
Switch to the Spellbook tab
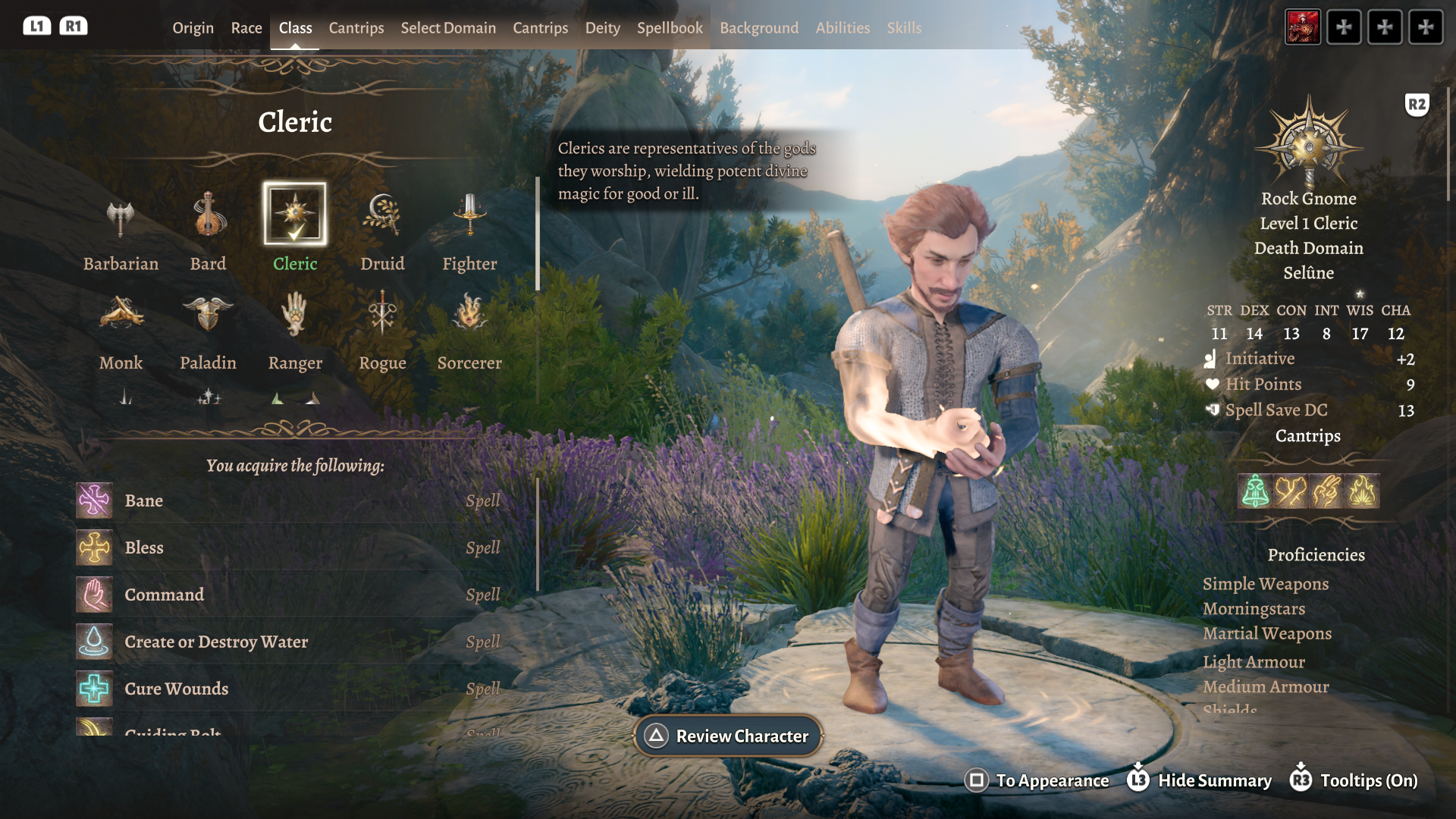coord(670,28)
